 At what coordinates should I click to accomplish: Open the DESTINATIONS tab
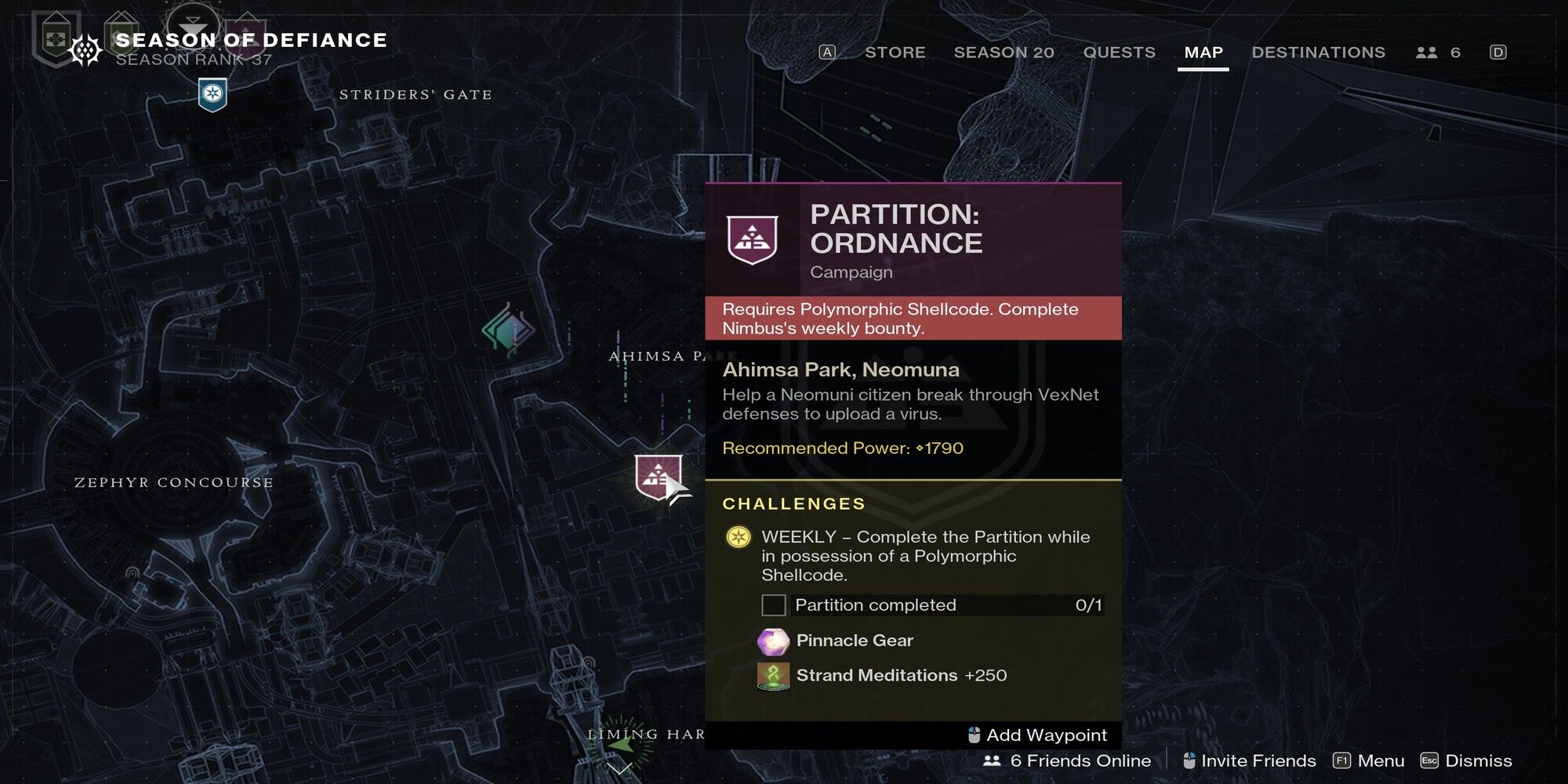click(x=1319, y=53)
